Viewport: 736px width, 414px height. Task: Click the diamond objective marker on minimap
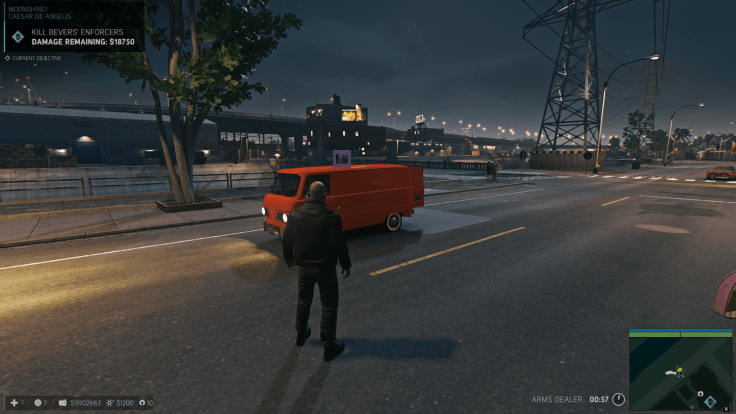[710, 401]
